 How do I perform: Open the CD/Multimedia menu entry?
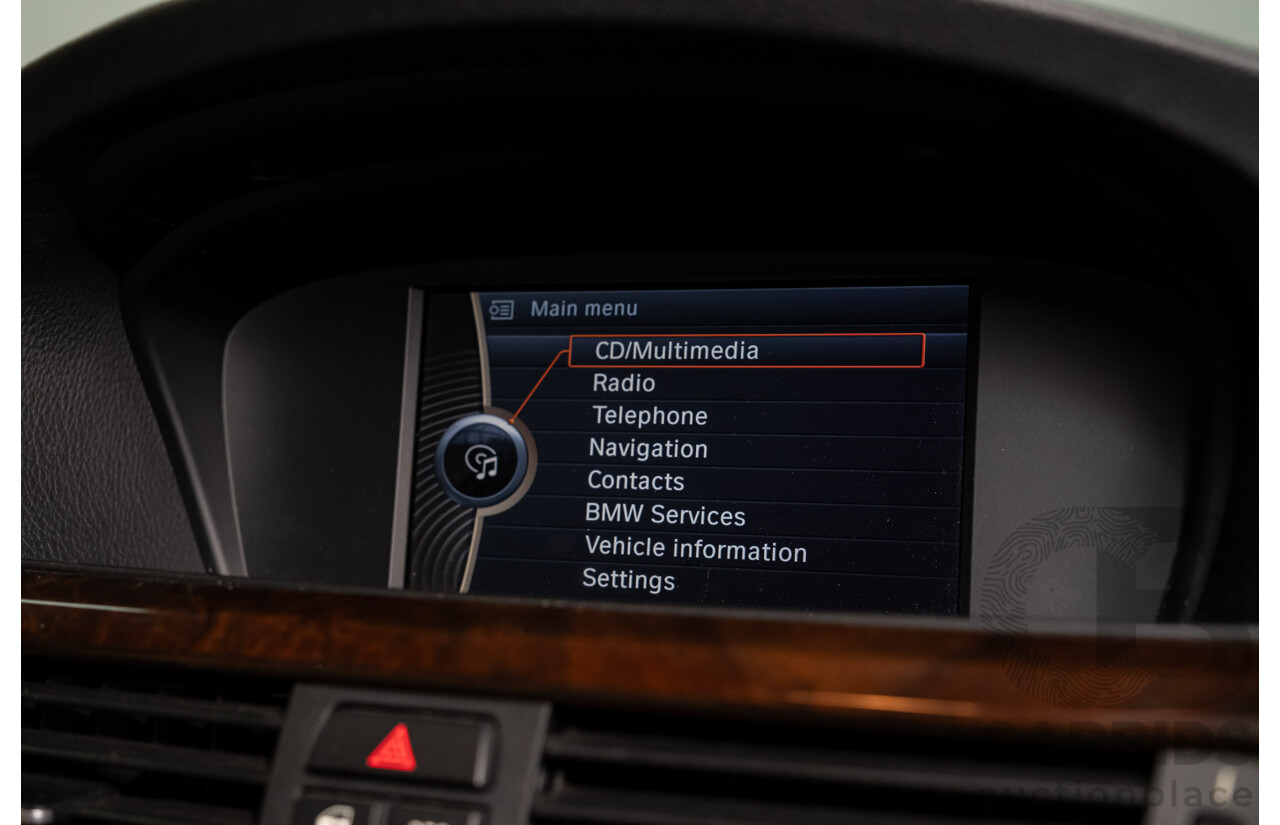pos(677,351)
